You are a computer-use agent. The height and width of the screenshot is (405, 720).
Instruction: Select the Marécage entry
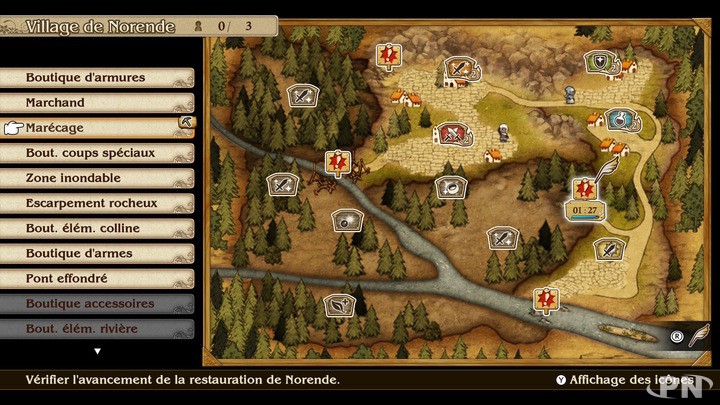pos(97,128)
